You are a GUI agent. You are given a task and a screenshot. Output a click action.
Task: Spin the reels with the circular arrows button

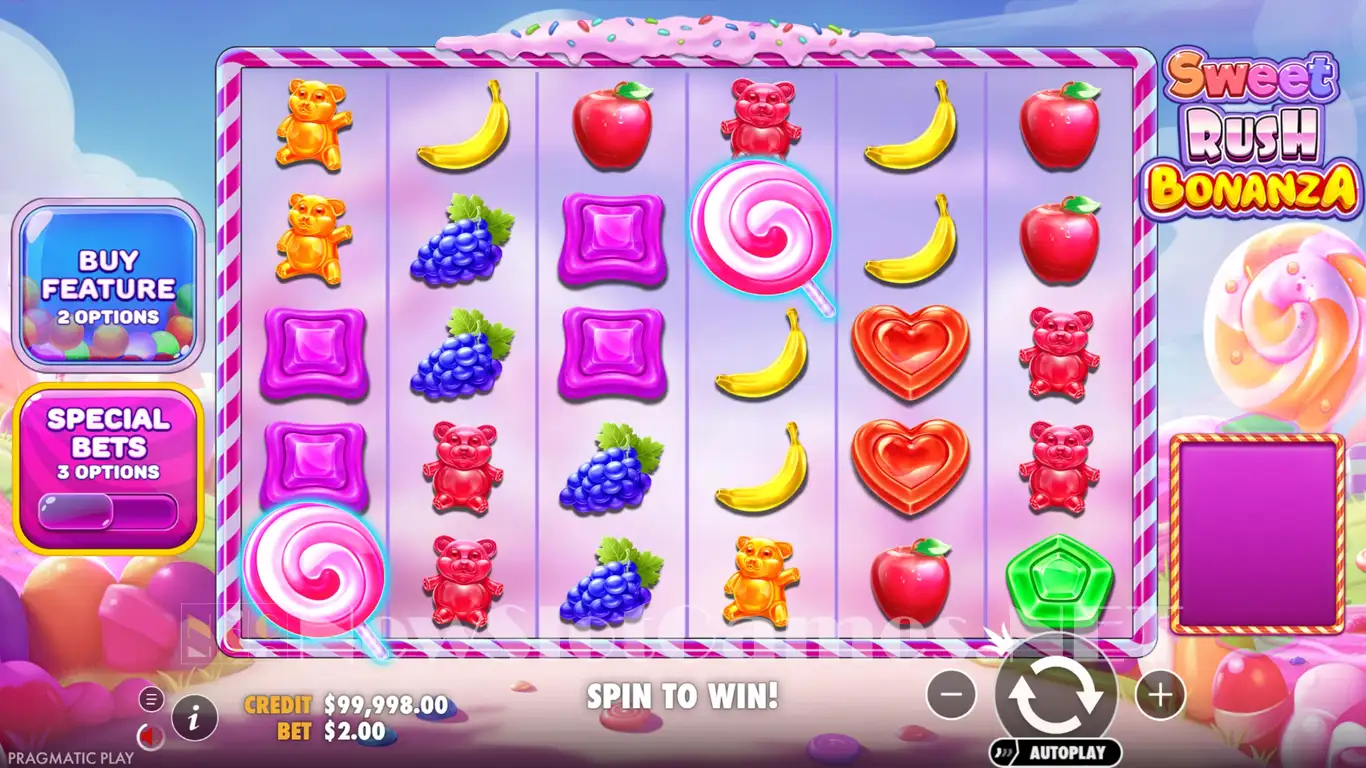tap(1056, 694)
